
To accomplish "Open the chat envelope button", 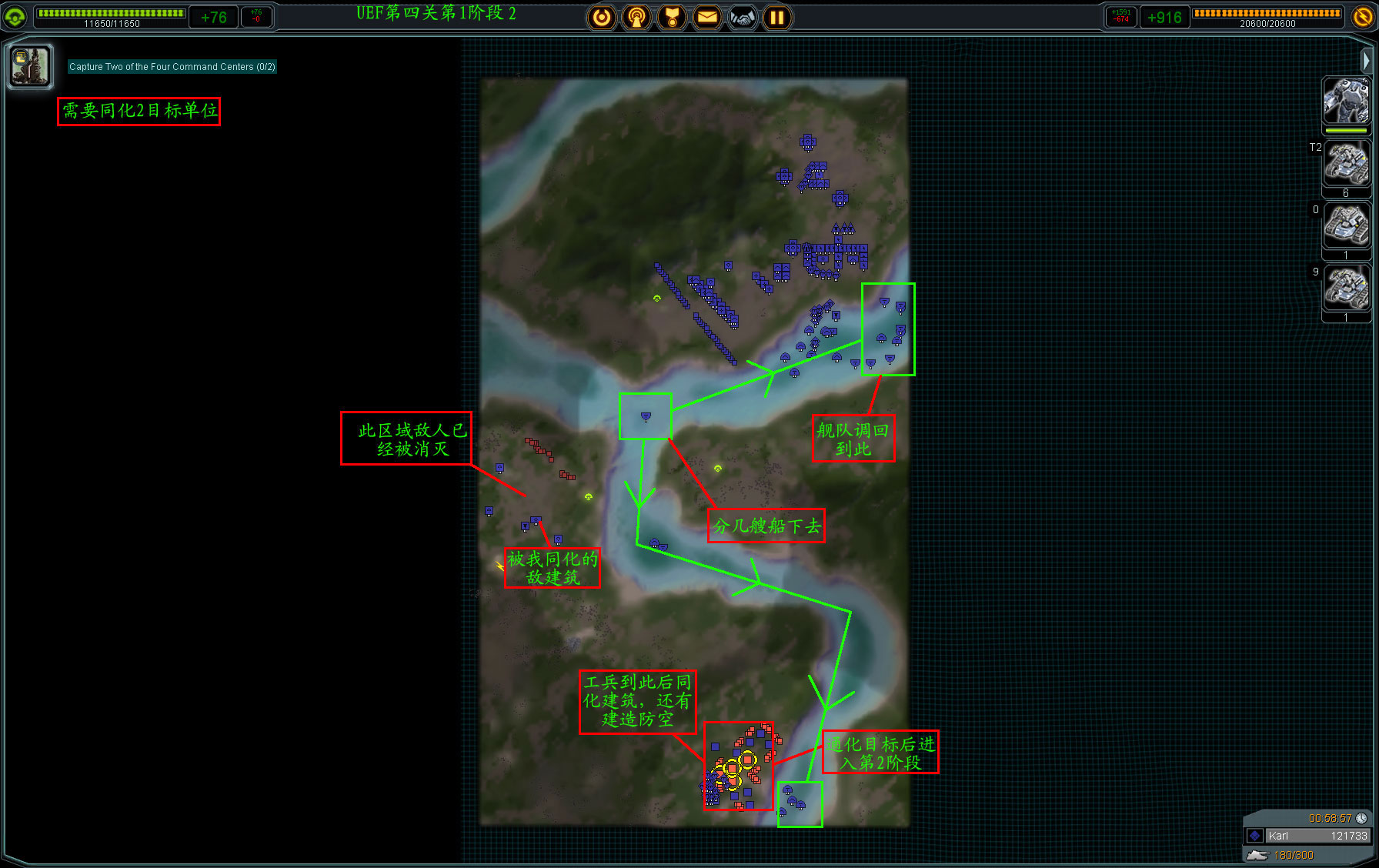I will (x=707, y=17).
